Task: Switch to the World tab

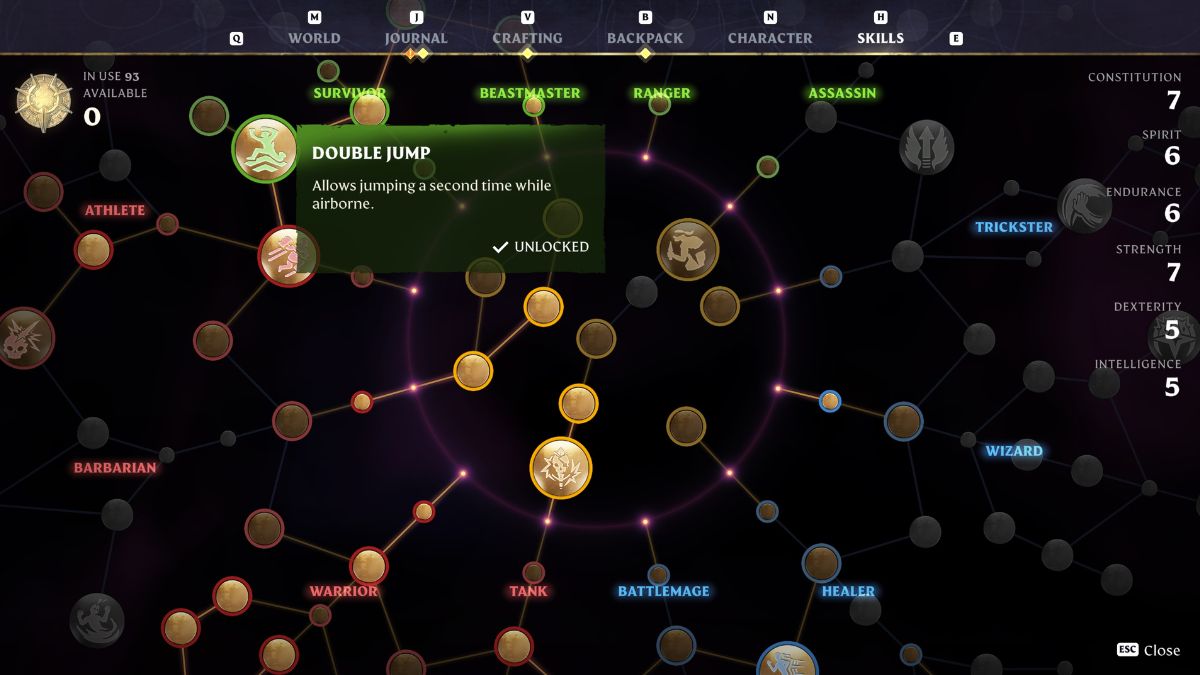Action: click(x=314, y=38)
